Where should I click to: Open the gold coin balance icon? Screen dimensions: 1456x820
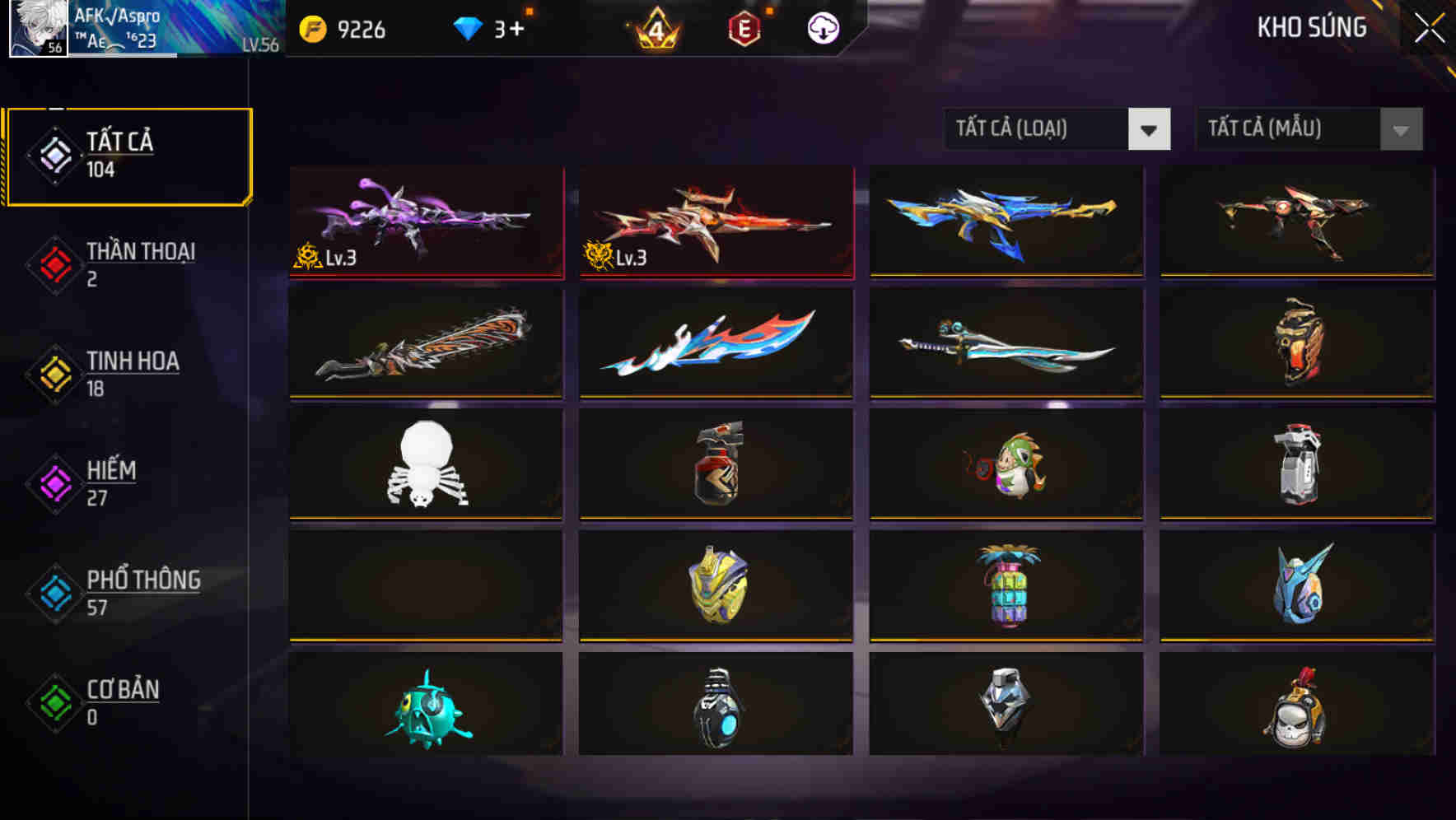coord(309,26)
